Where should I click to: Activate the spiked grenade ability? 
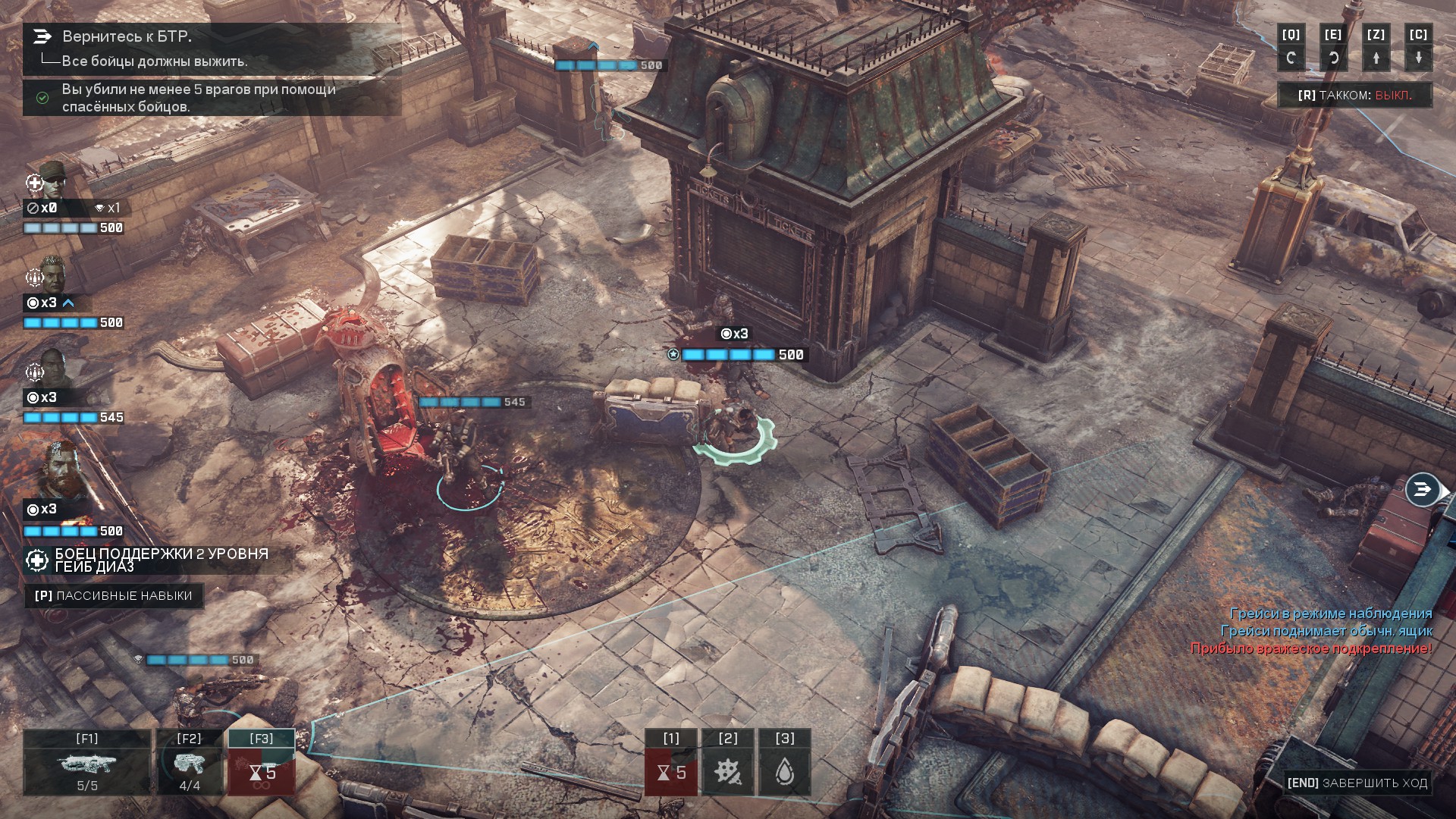728,763
